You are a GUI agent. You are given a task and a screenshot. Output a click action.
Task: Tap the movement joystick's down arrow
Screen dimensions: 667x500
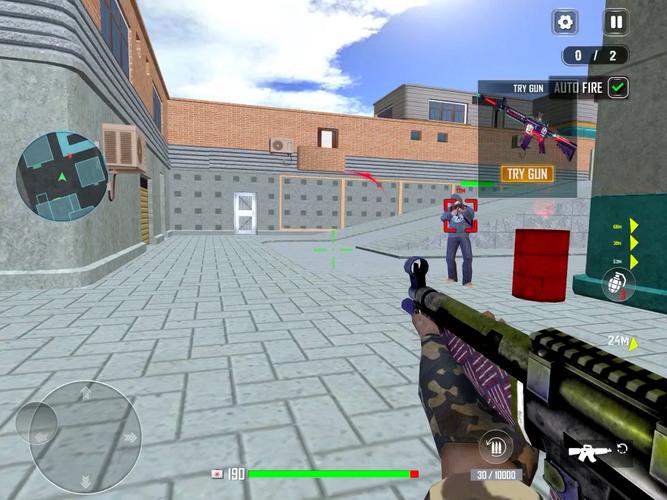click(x=86, y=480)
